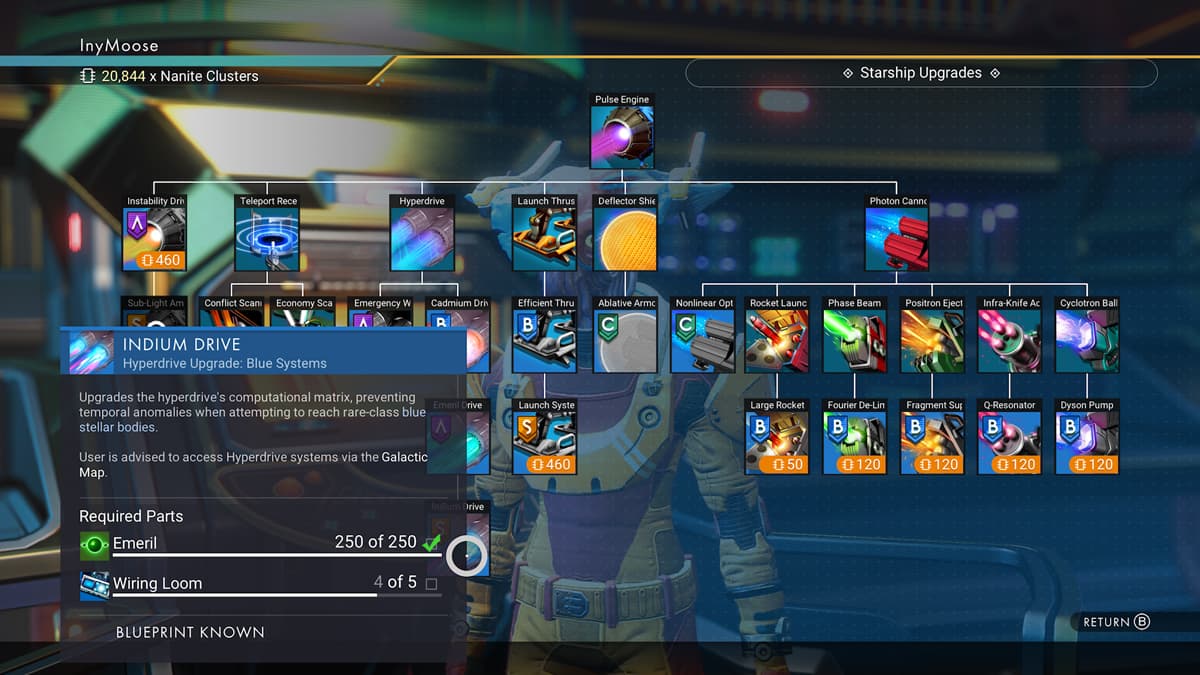Image resolution: width=1200 pixels, height=675 pixels.
Task: Pick the Efficient Thrusters upgrade
Action: 545,341
